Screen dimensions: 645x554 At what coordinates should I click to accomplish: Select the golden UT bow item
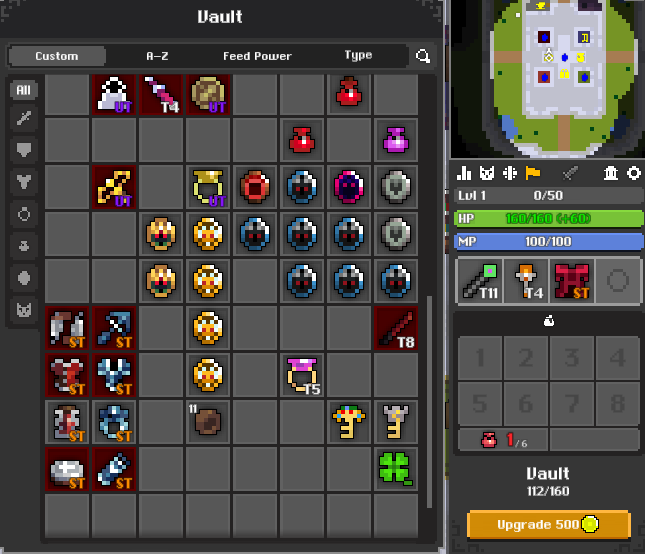(x=113, y=187)
